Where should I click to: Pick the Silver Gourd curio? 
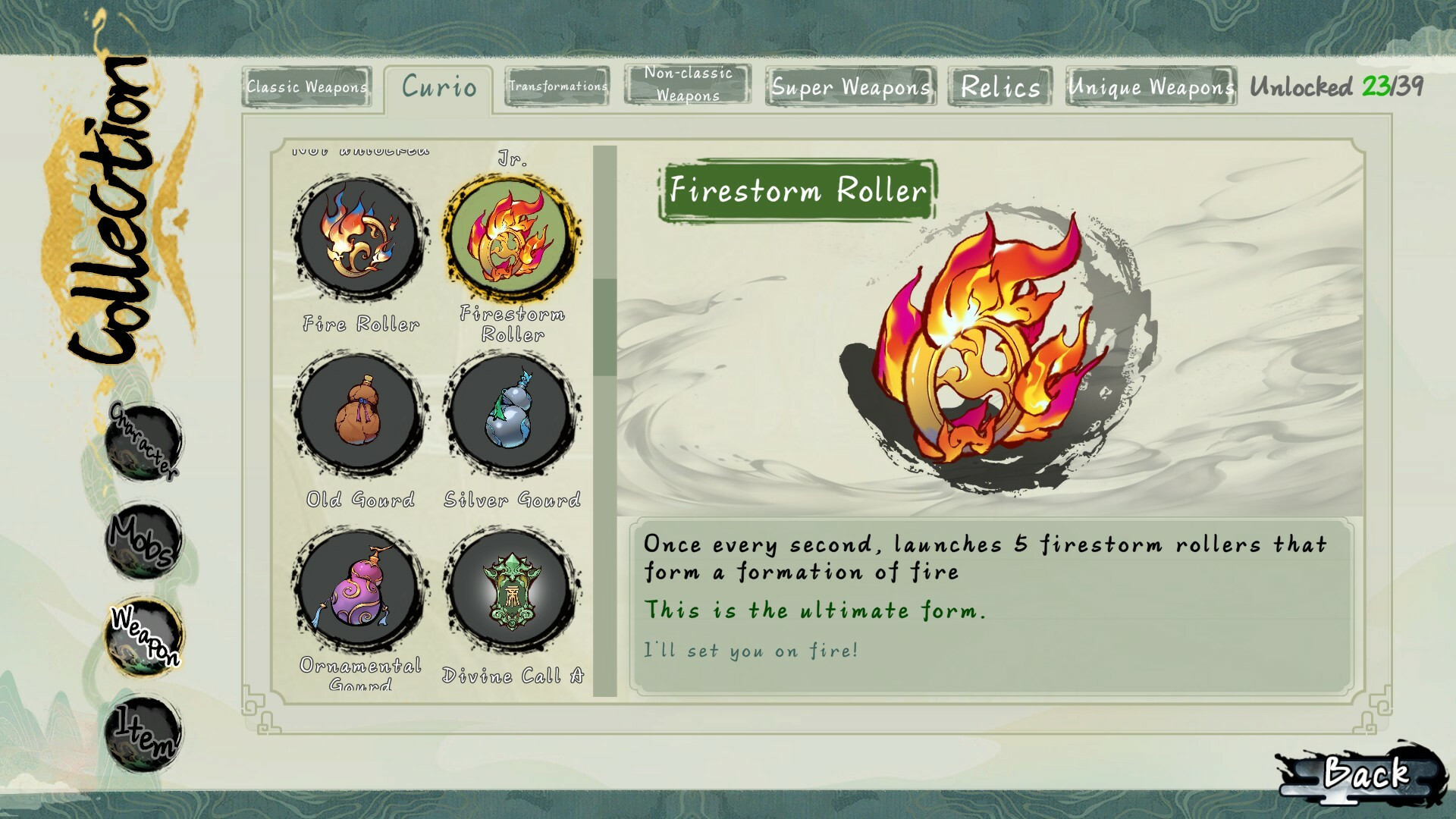point(512,414)
